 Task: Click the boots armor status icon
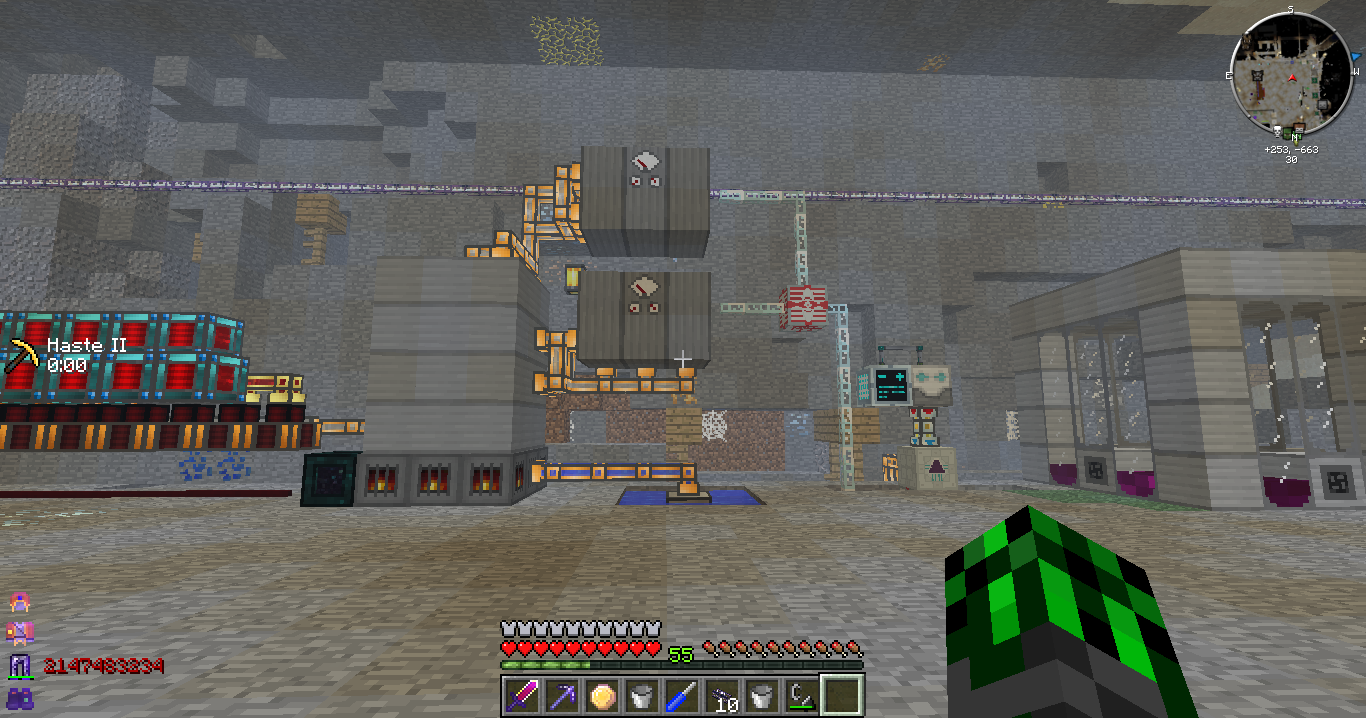18,698
